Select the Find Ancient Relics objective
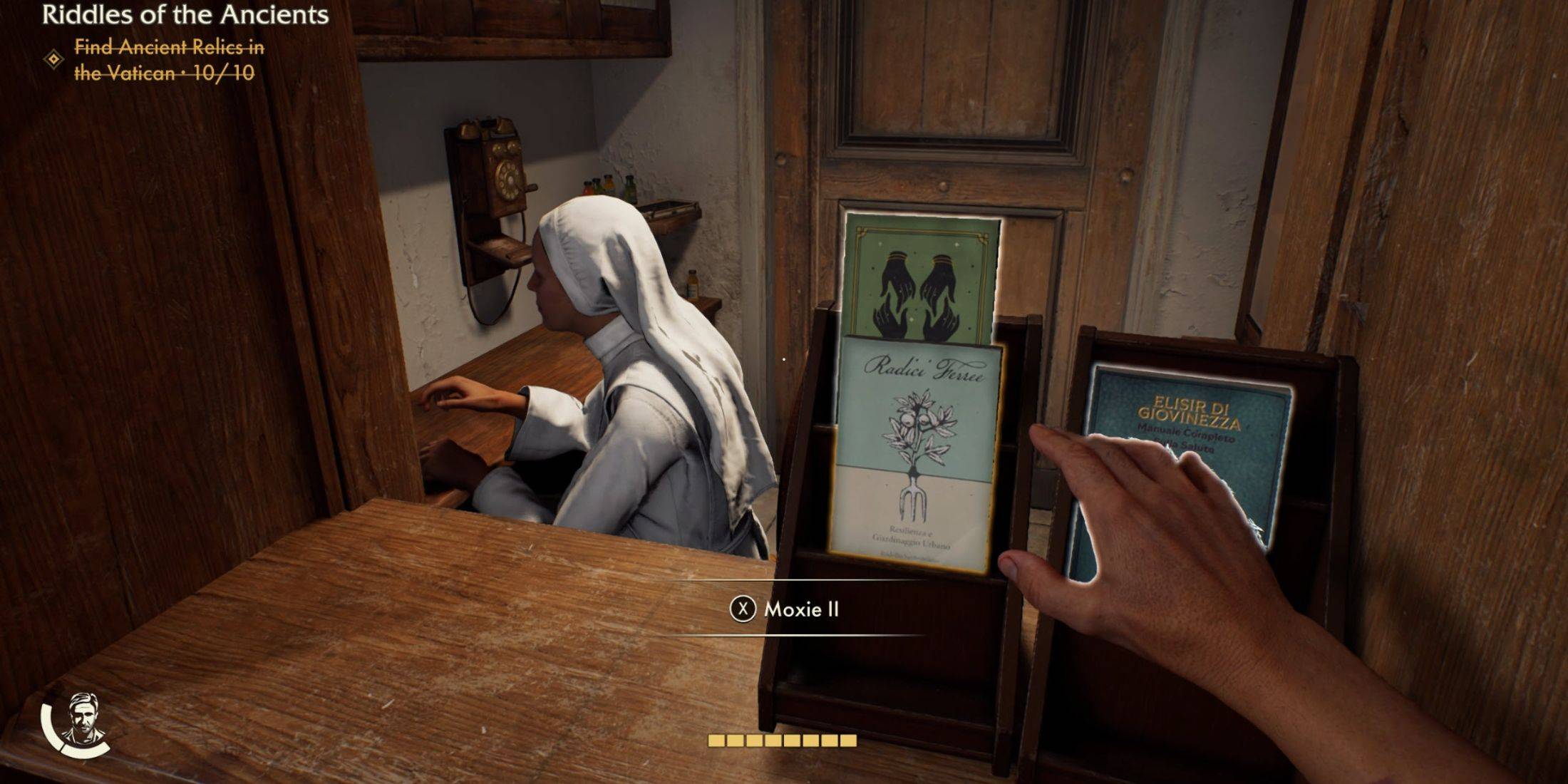The width and height of the screenshot is (1568, 784). pyautogui.click(x=169, y=60)
